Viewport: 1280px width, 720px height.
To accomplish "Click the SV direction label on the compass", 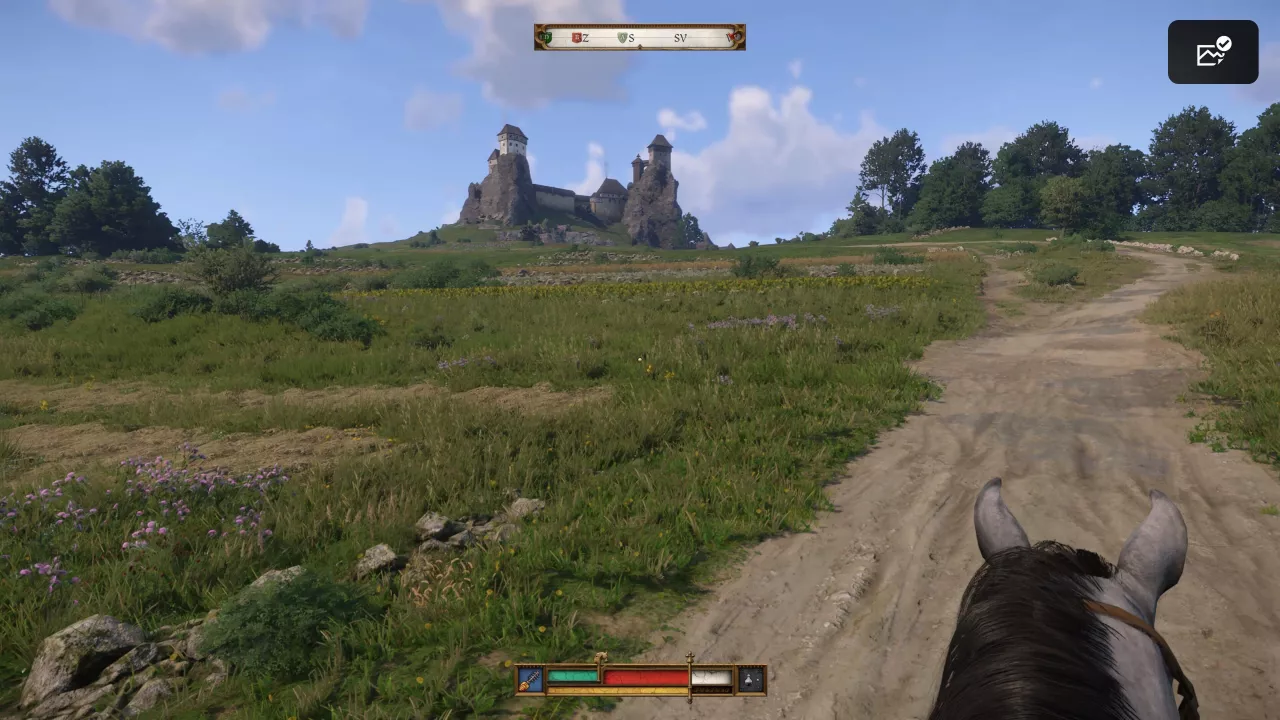I will pos(680,37).
